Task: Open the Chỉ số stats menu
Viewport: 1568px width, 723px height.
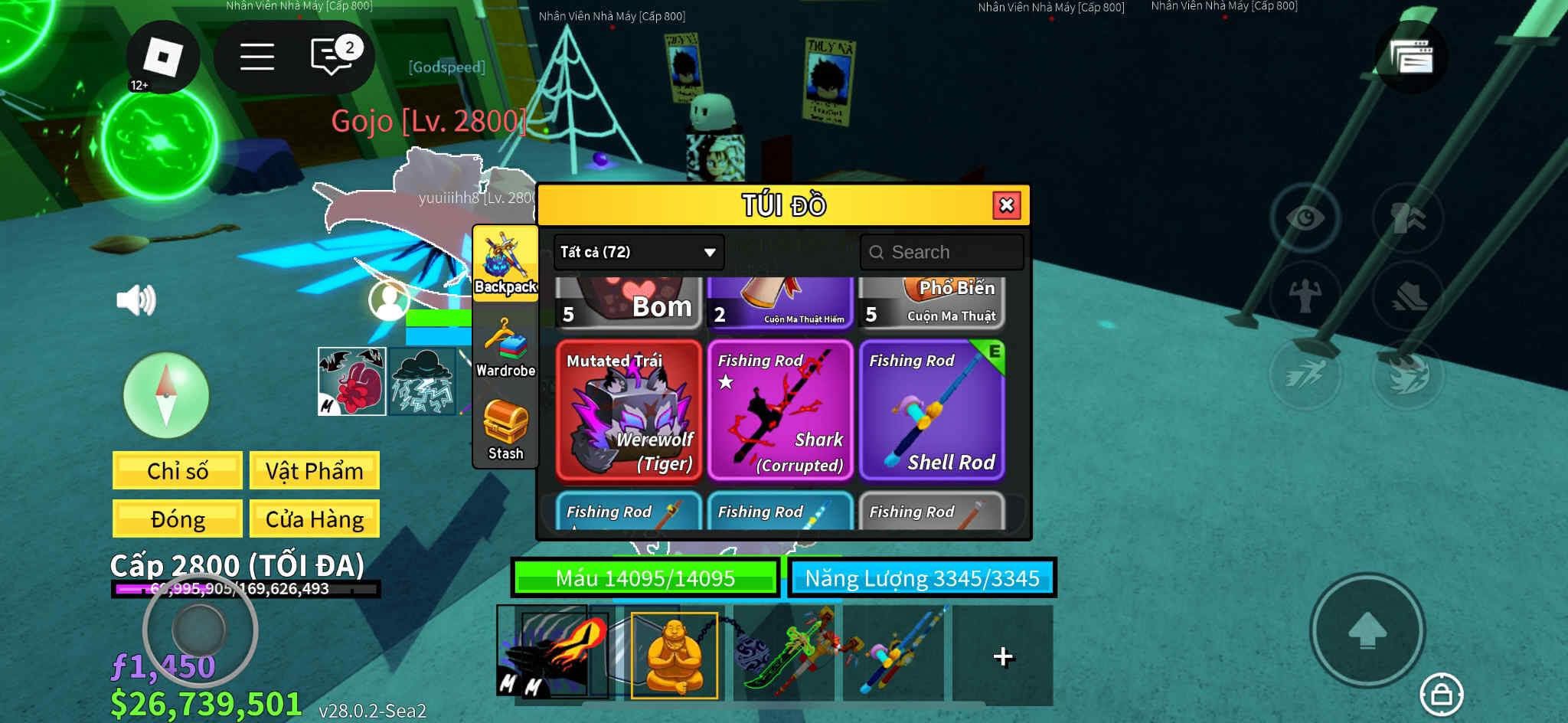Action: [x=178, y=470]
